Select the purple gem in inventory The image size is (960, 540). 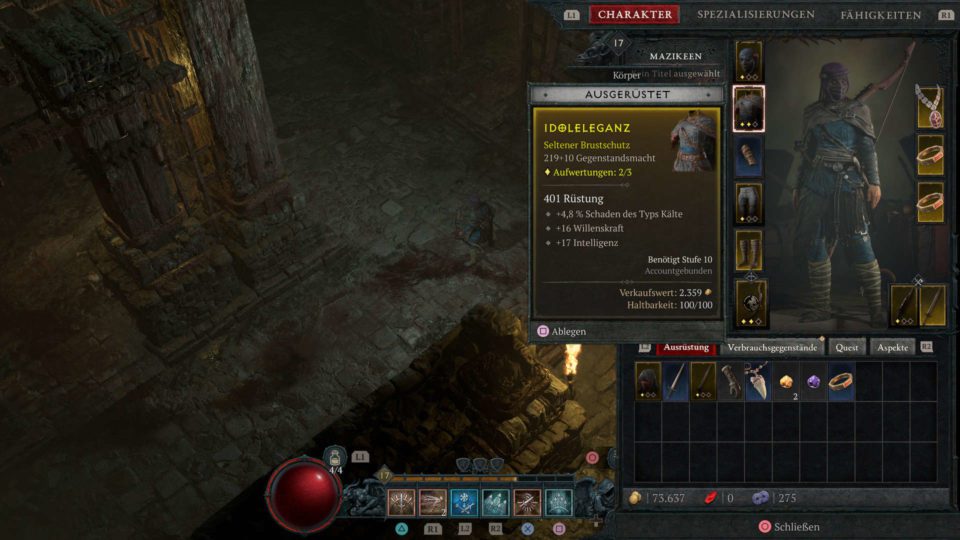point(813,381)
